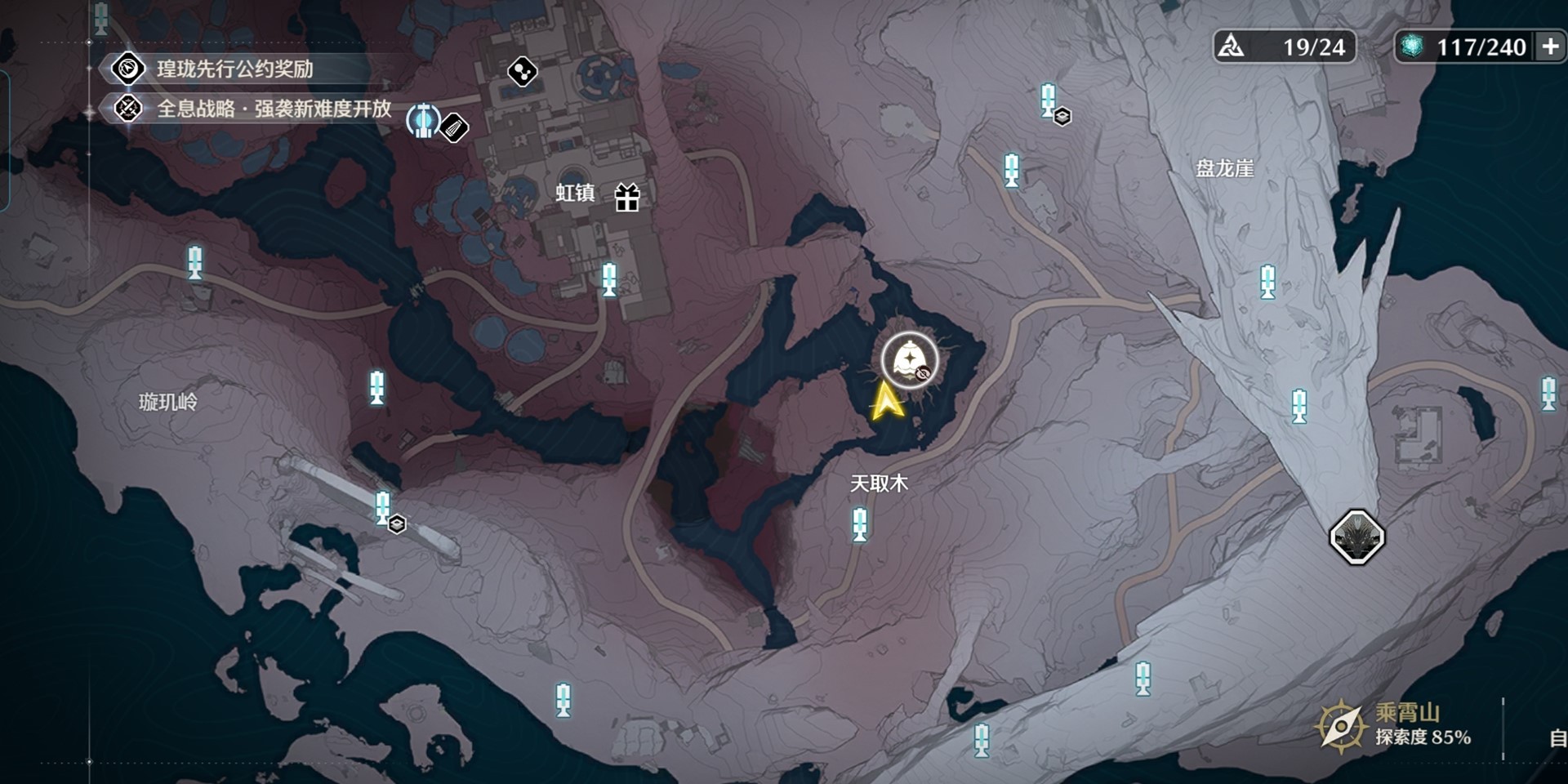Open the 全息战略·强袭新难度开放 notice entry

[x=273, y=109]
